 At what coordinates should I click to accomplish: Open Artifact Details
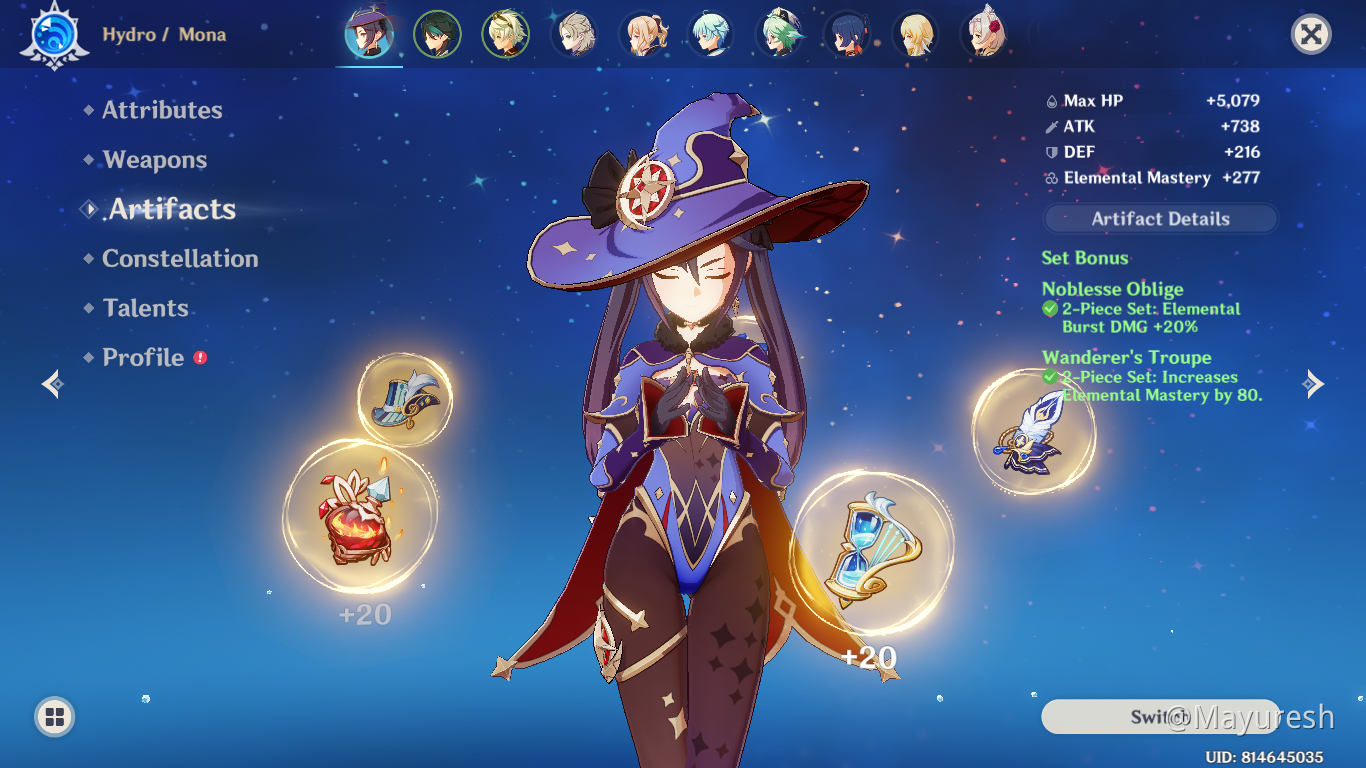click(x=1160, y=218)
